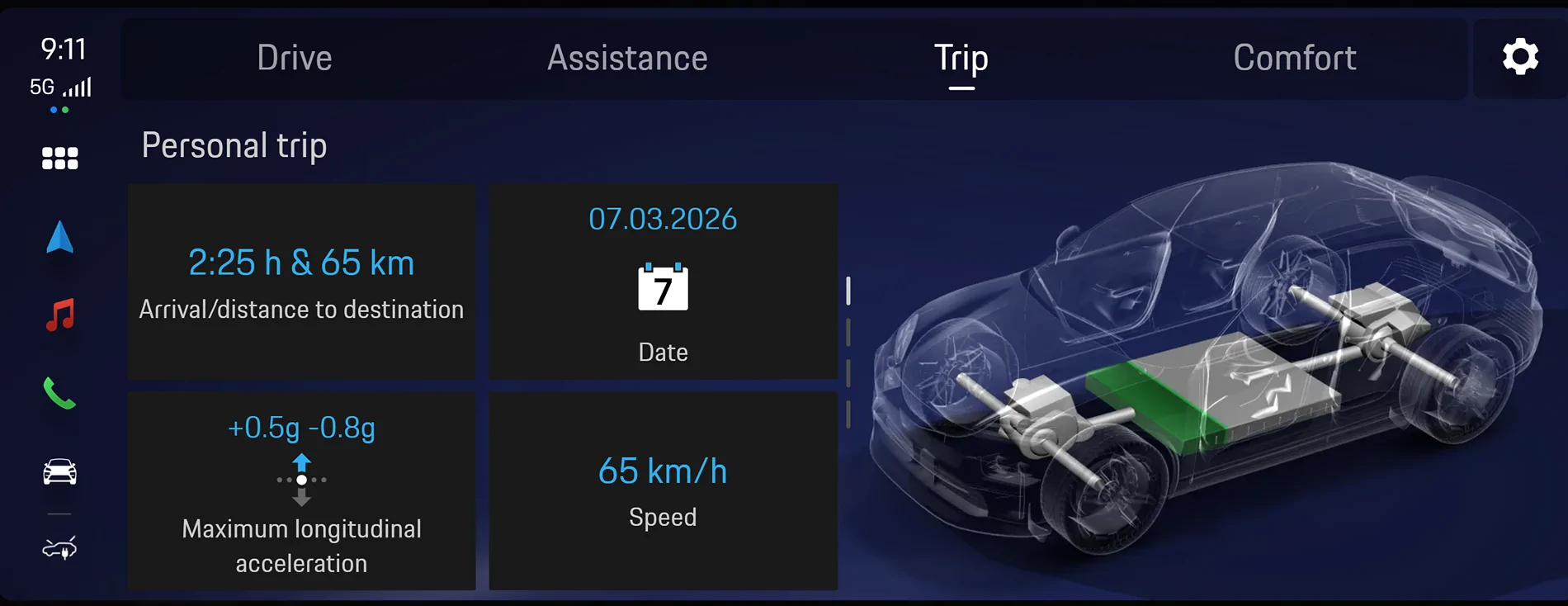The height and width of the screenshot is (606, 1568).
Task: Open the settings gear
Action: click(x=1521, y=56)
